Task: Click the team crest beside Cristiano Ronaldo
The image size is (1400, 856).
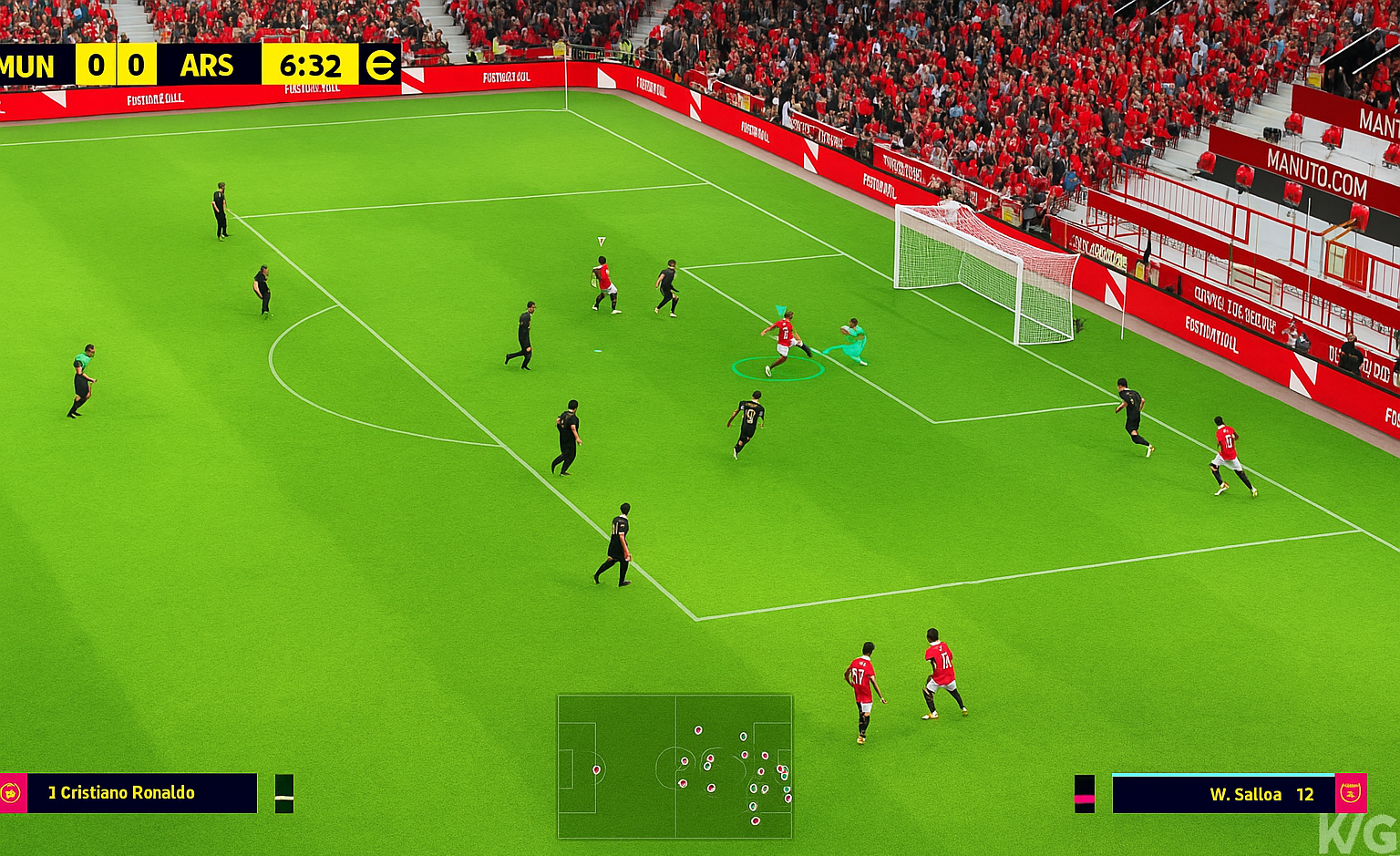Action: [x=12, y=793]
